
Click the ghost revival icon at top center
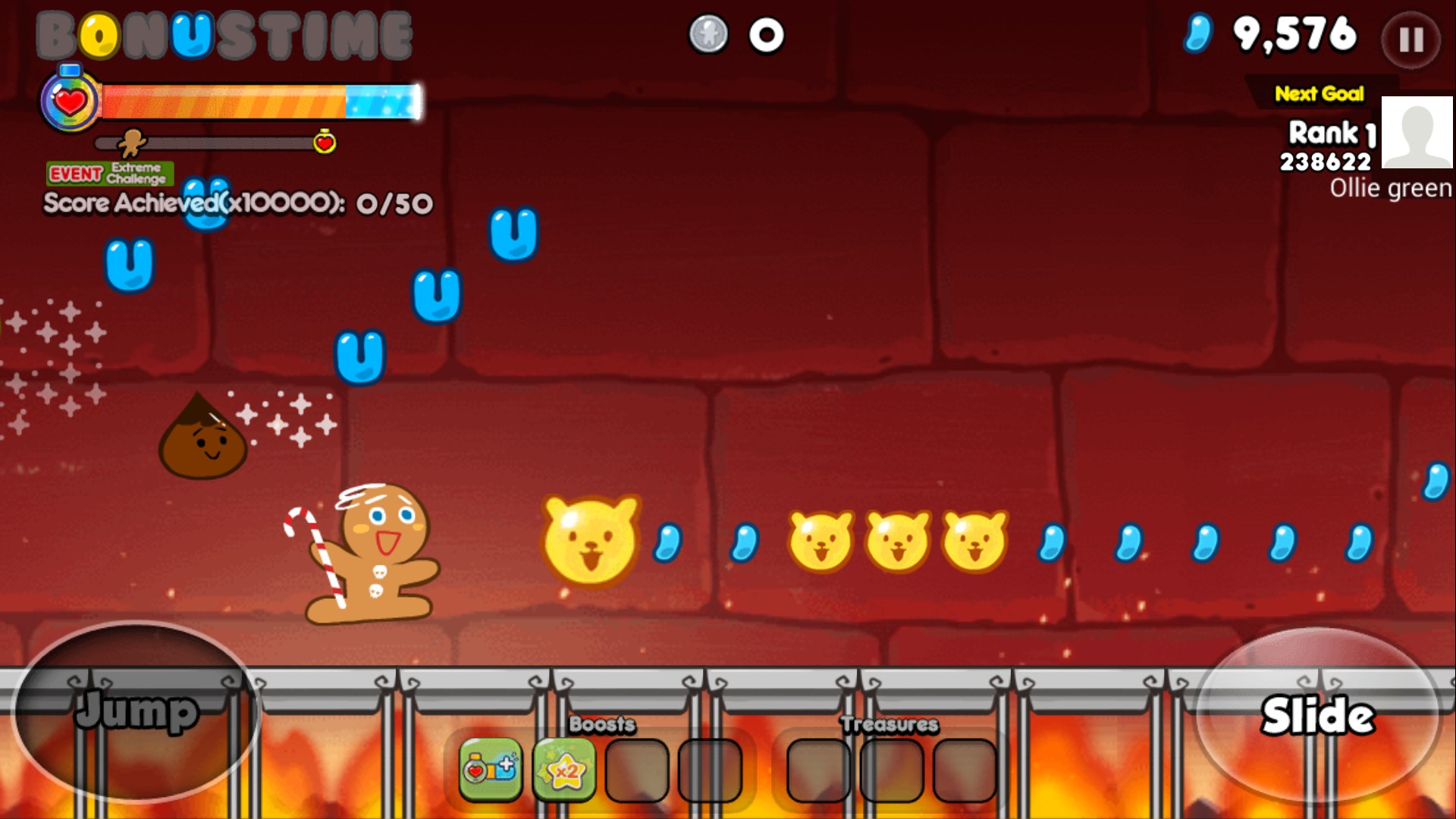click(x=707, y=33)
